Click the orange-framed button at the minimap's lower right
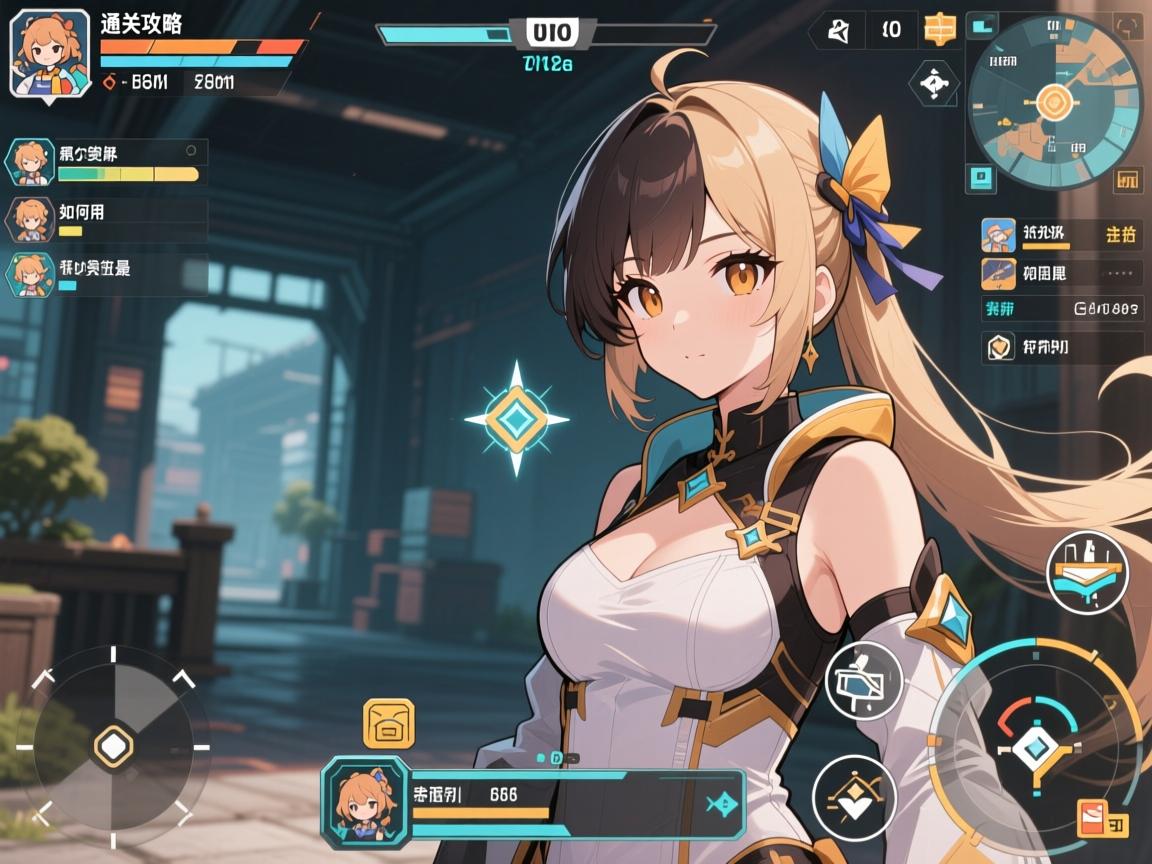Screen dimensions: 1152x864 tap(1127, 180)
